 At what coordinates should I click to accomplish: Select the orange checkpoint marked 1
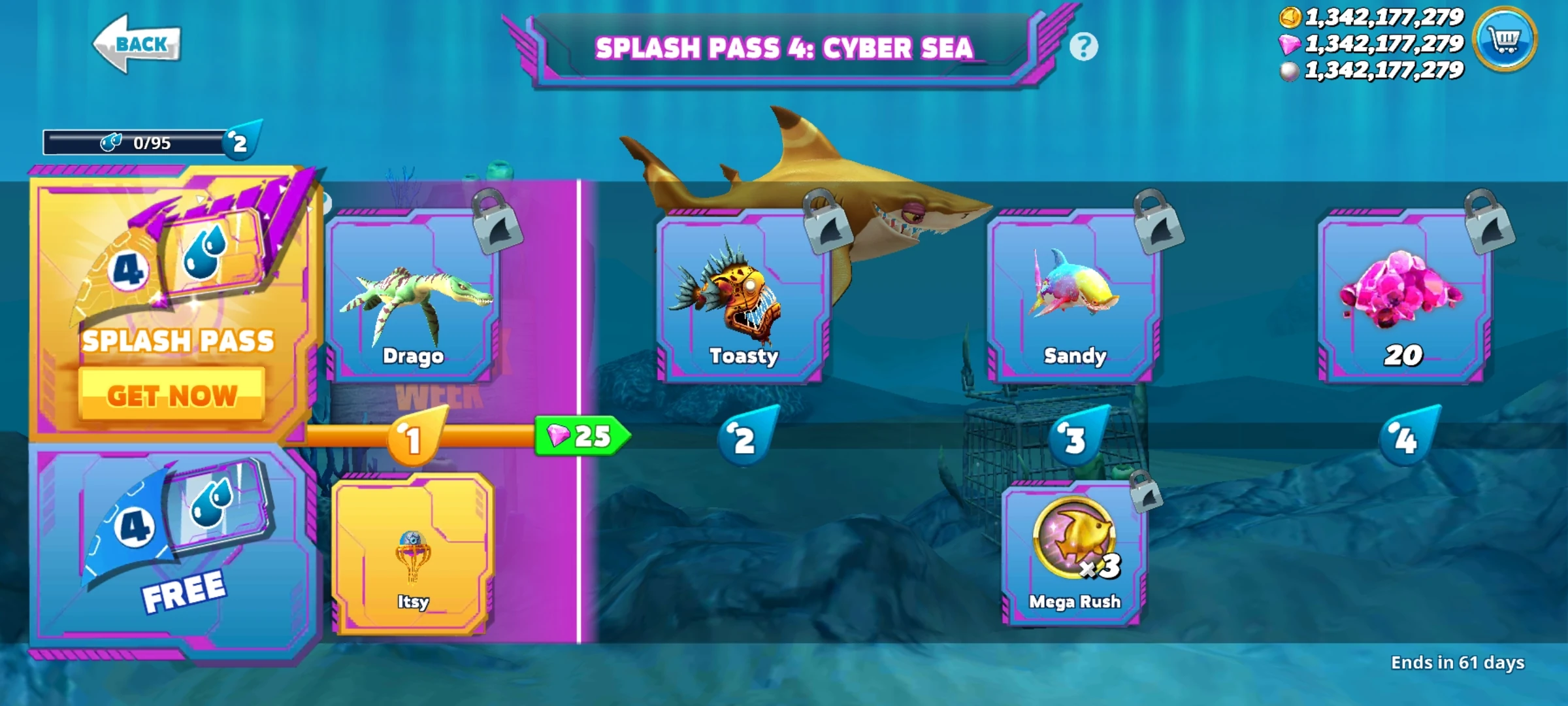(x=412, y=438)
